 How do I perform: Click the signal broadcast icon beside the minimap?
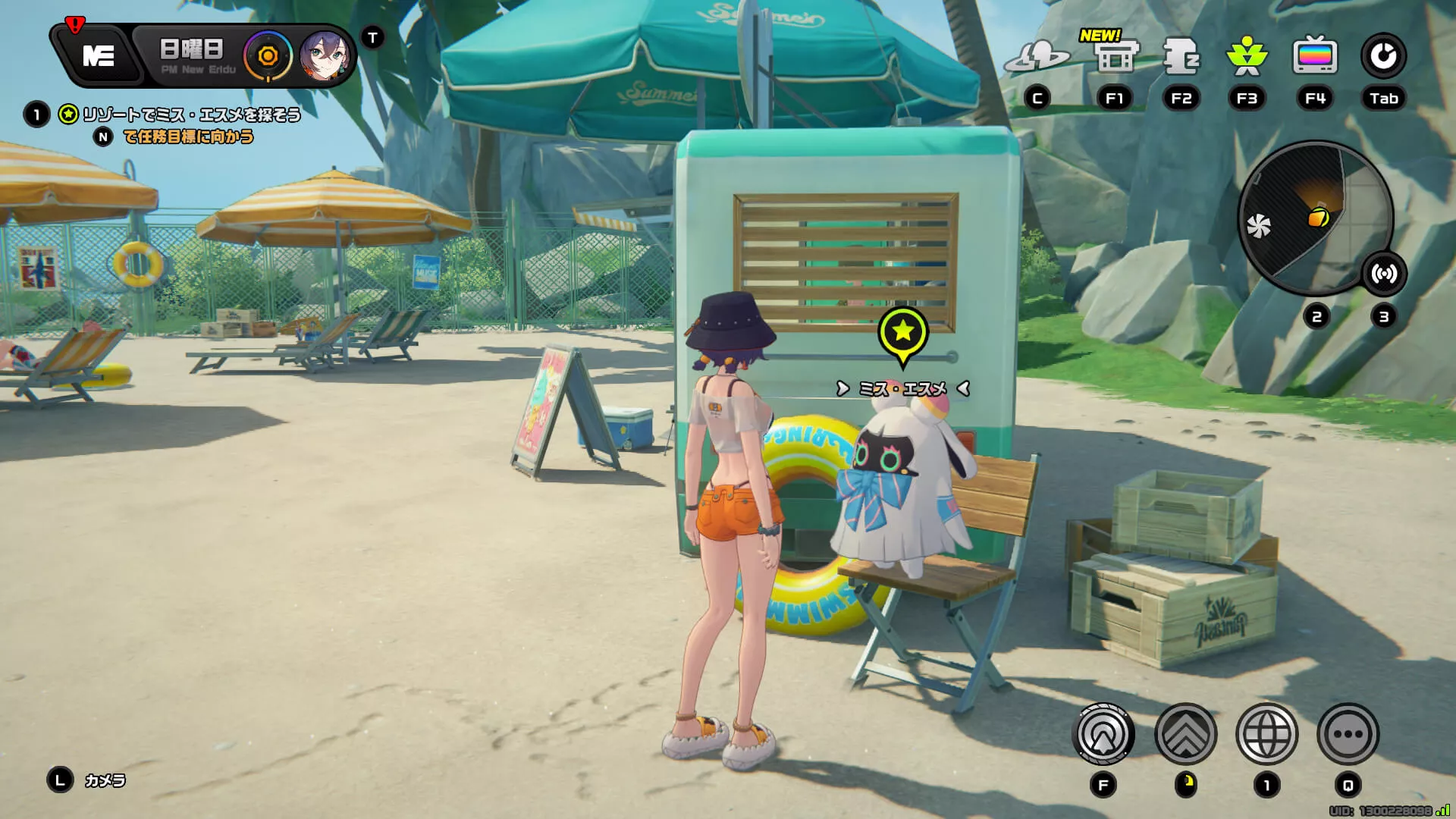tap(1384, 274)
